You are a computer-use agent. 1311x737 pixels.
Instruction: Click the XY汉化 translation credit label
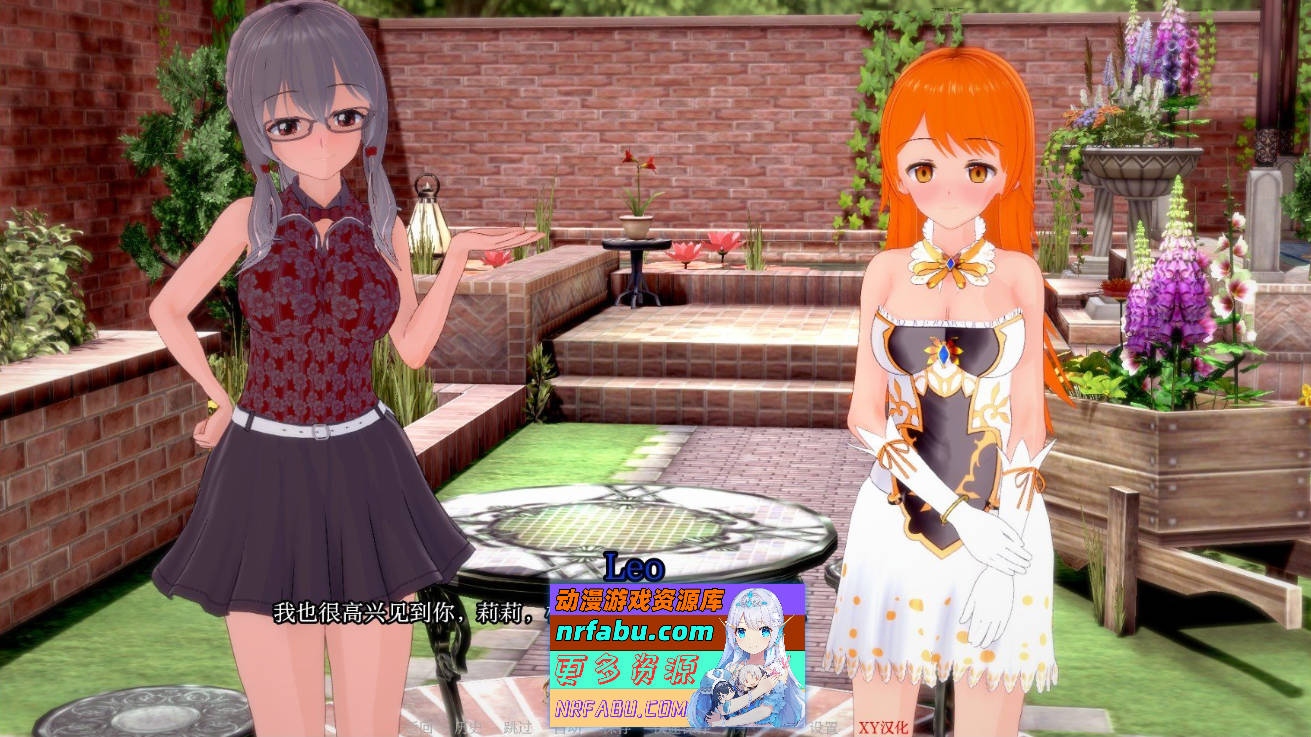883,728
